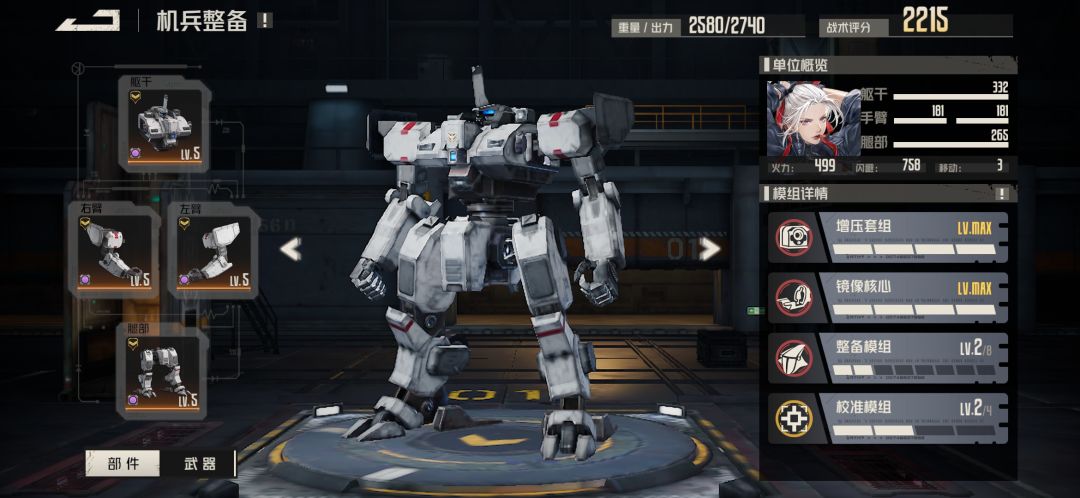Viewport: 1080px width, 498px height.
Task: Show the previous mech with left arrow
Action: point(290,249)
